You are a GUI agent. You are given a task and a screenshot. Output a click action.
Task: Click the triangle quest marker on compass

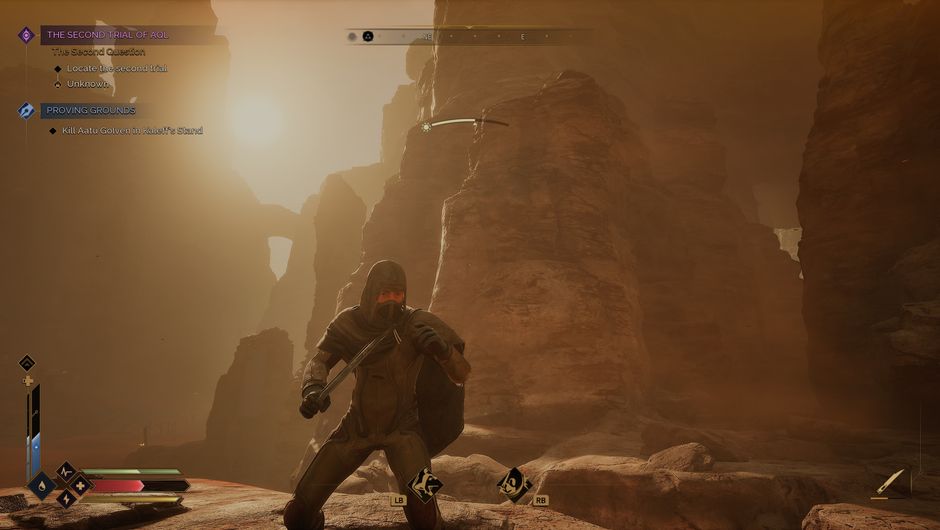367,36
